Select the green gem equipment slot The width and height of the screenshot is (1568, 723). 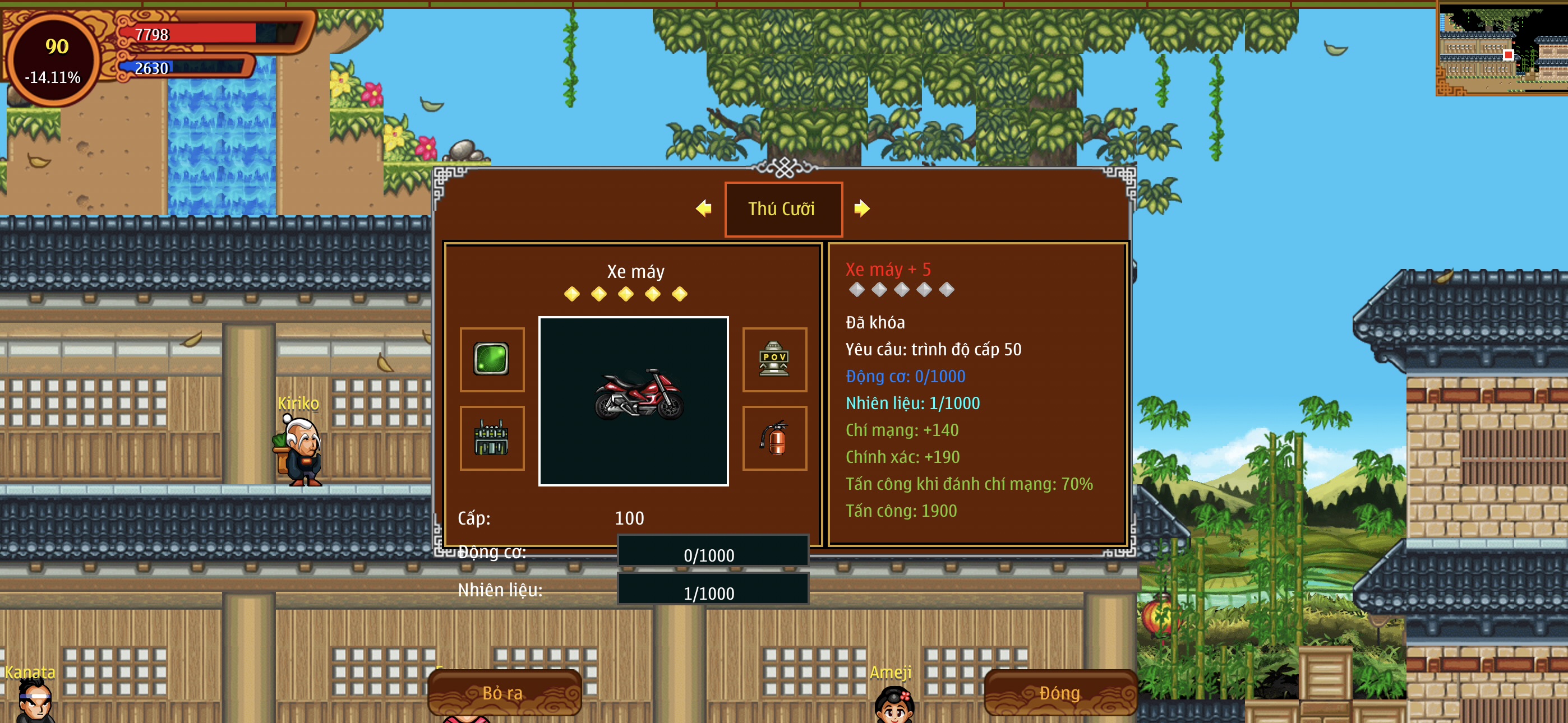tap(491, 359)
